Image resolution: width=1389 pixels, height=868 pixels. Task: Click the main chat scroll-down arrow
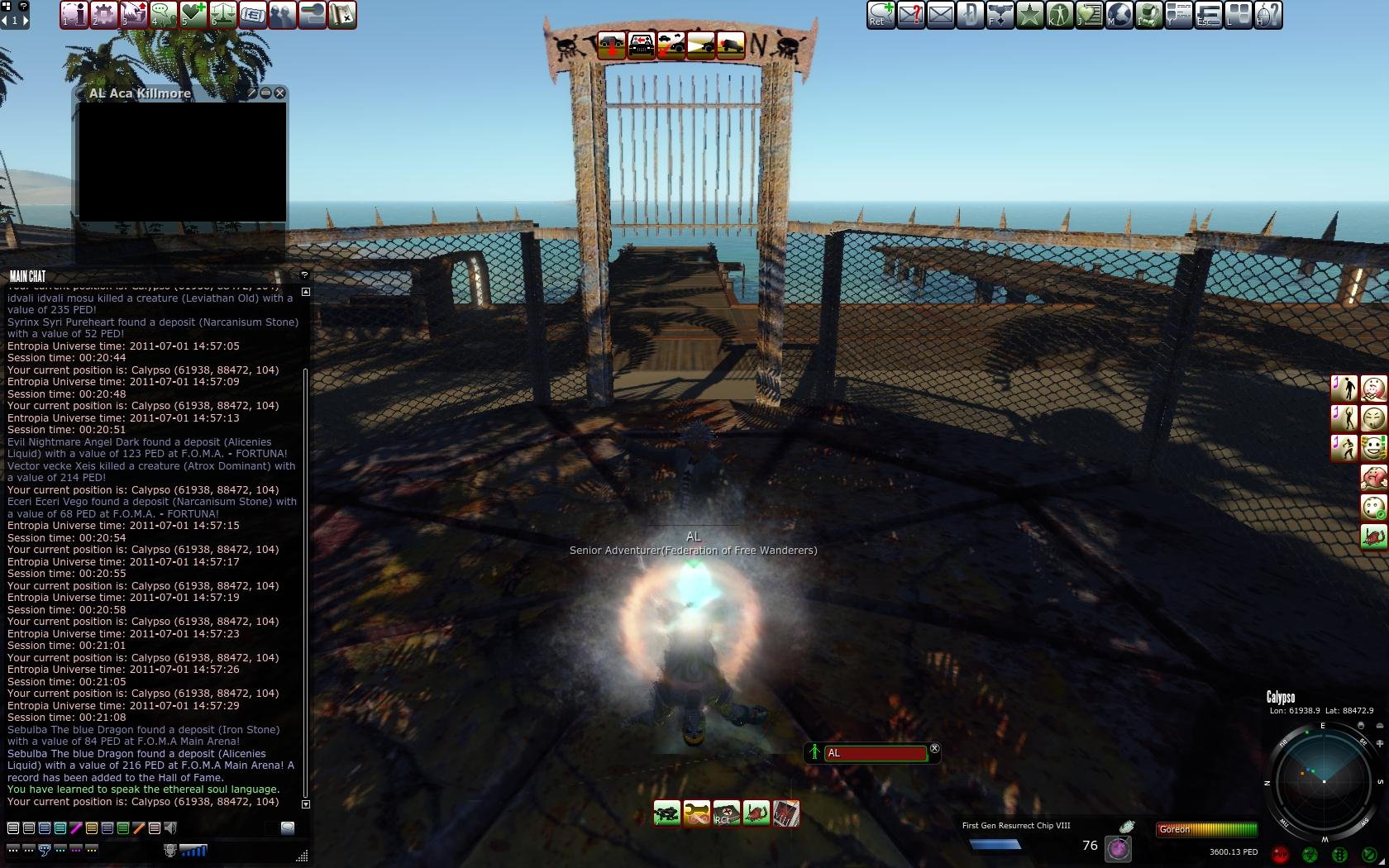click(306, 804)
